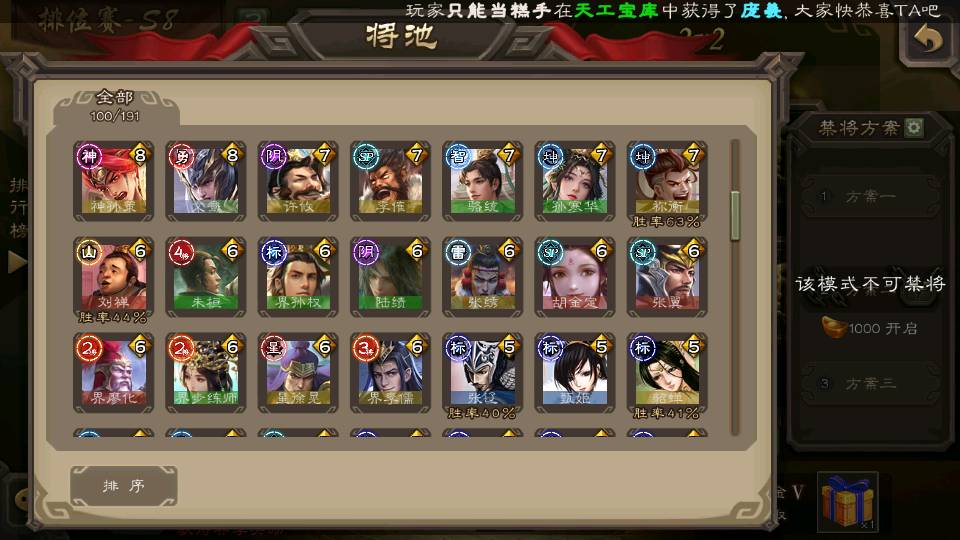
Task: Pick the 张绣 general card
Action: [x=482, y=276]
